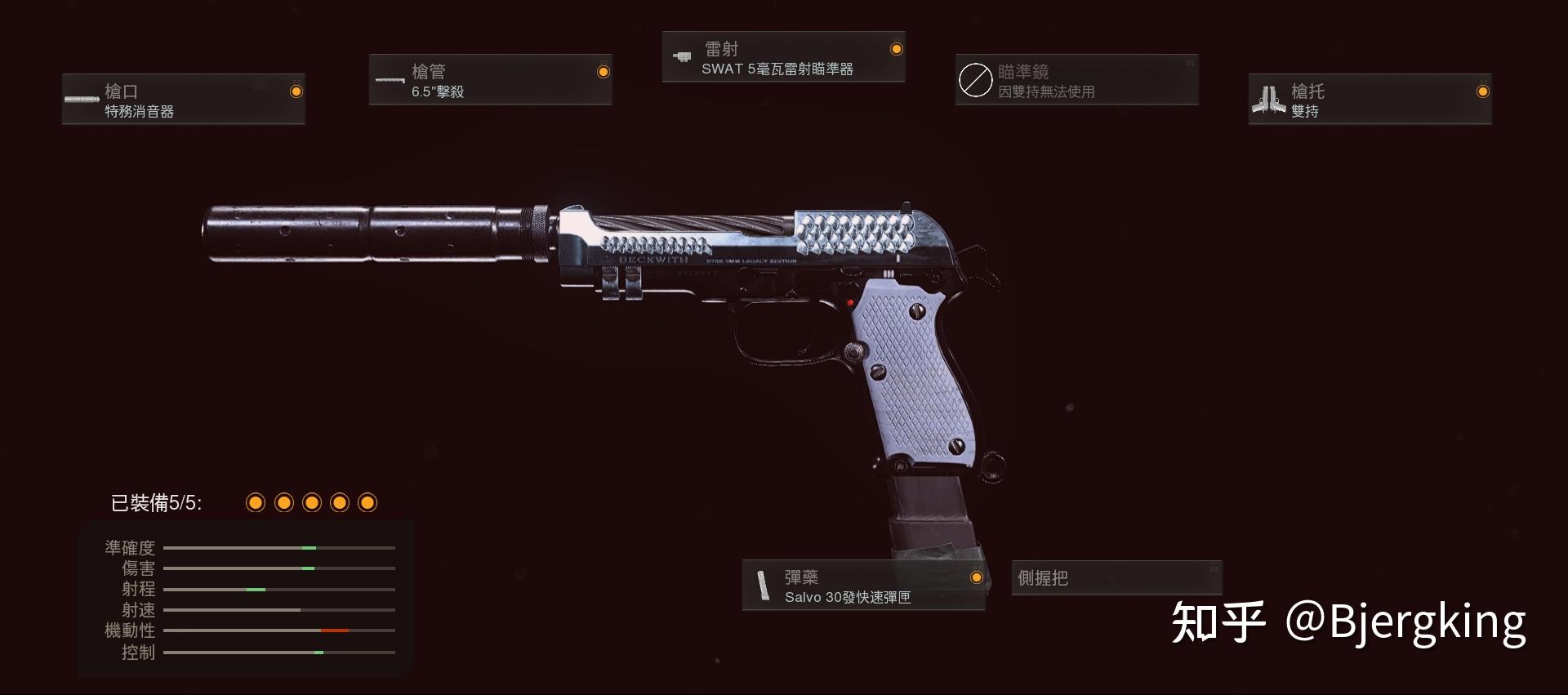1568x695 pixels.
Task: Open the 槍口 muzzle attachment slot
Action: coord(184,100)
